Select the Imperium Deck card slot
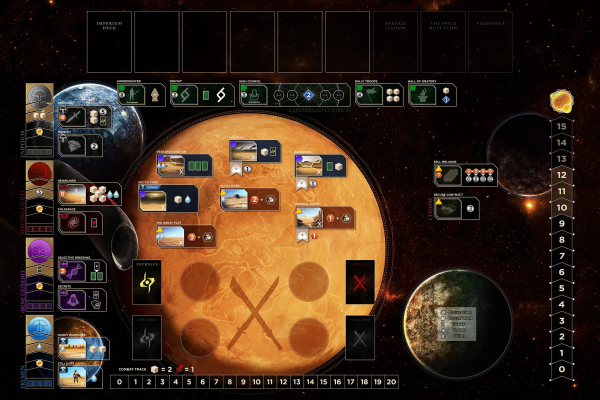This screenshot has height=400, width=600. (x=108, y=42)
